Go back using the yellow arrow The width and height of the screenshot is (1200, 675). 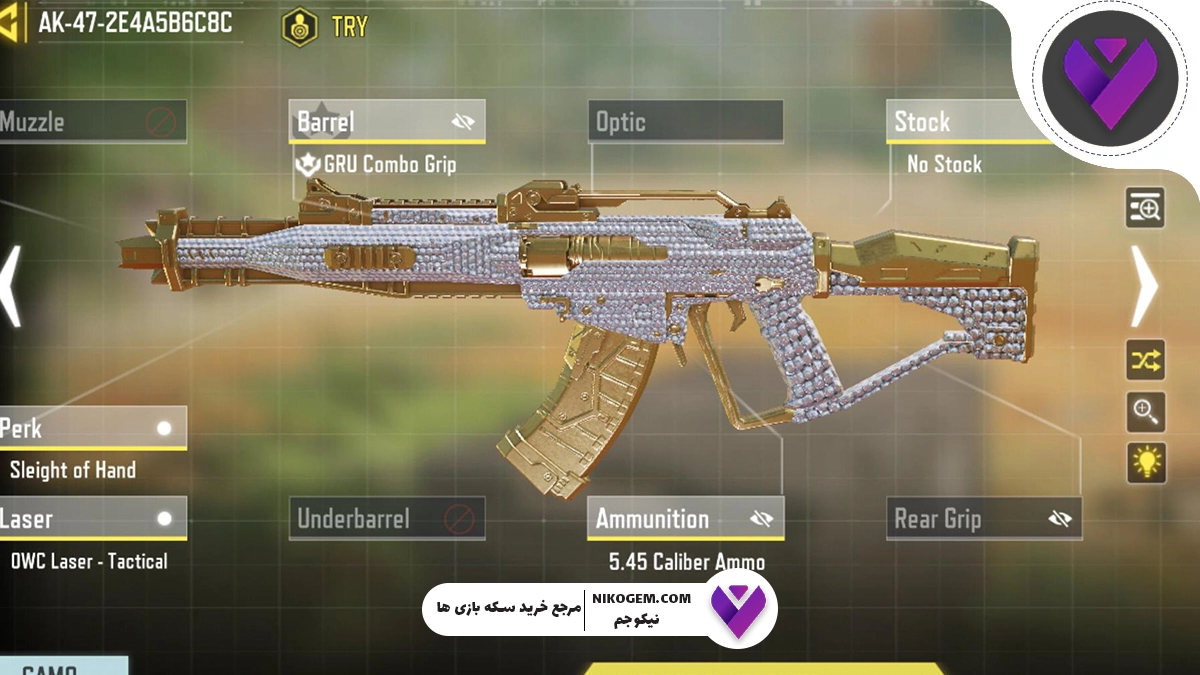(10, 24)
